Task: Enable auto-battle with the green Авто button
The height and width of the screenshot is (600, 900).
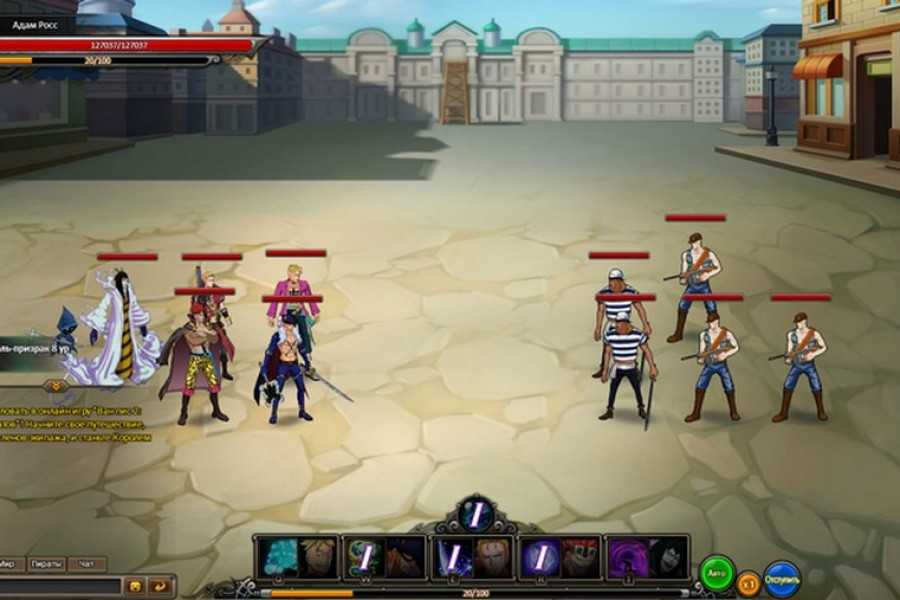Action: [716, 576]
